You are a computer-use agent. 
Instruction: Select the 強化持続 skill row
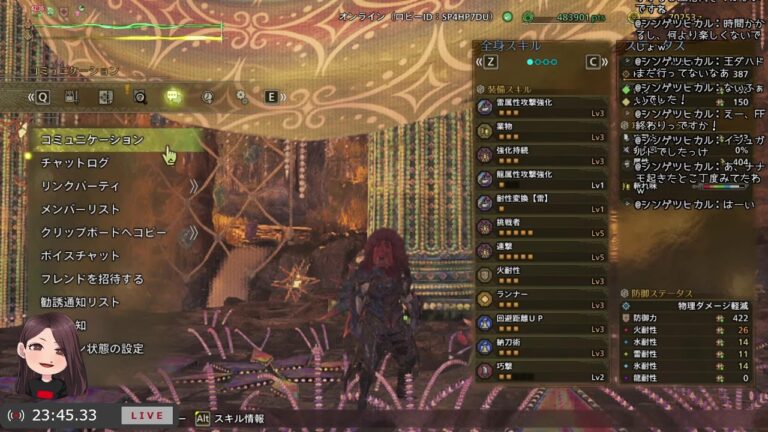pos(541,155)
